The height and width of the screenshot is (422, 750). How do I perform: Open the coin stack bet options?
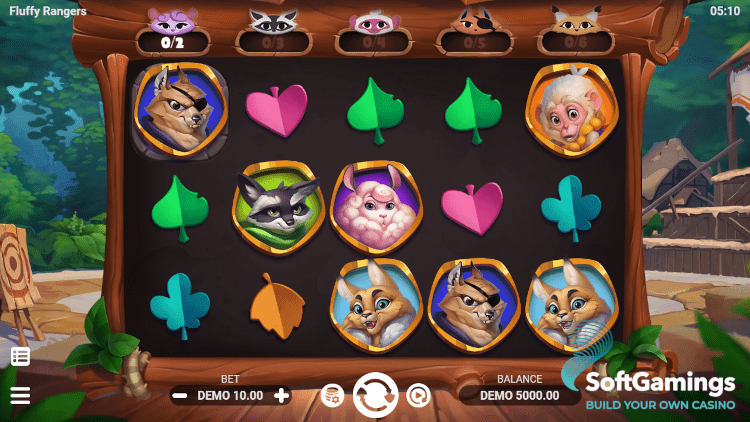coord(332,396)
